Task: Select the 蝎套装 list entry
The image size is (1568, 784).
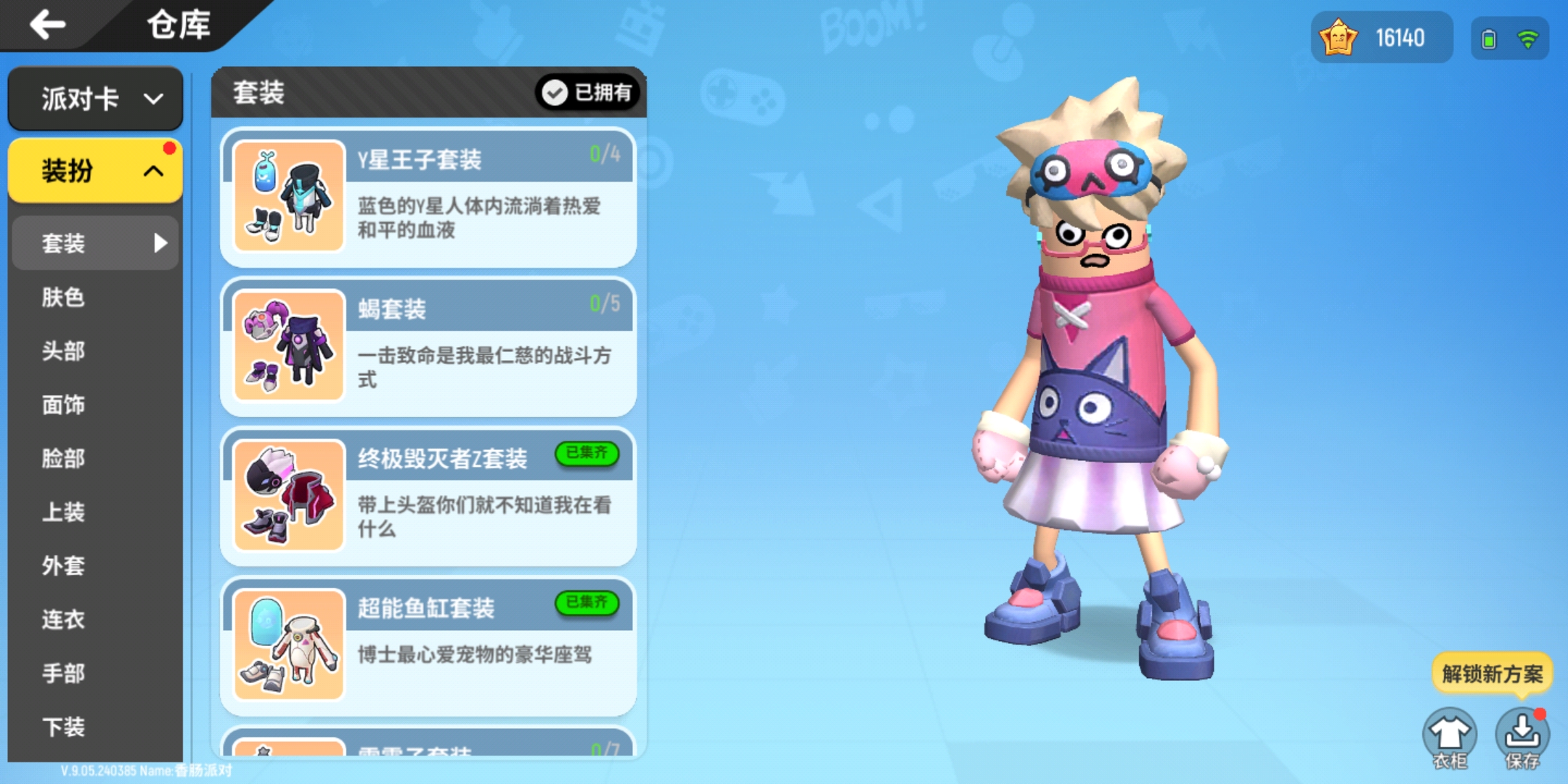Action: [x=428, y=341]
